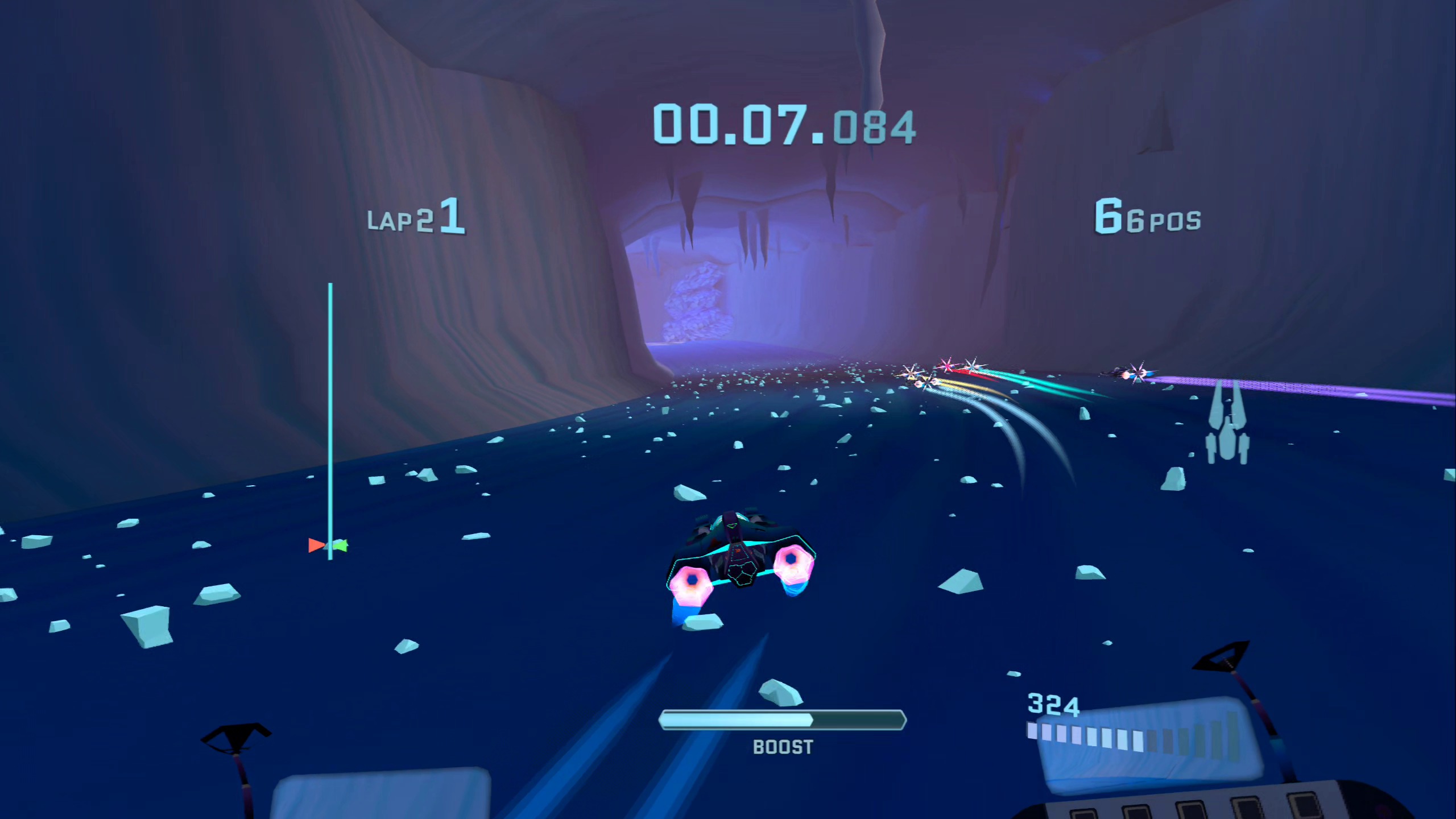Click the vertical track progress bar
Image resolution: width=1456 pixels, height=819 pixels.
pos(330,421)
